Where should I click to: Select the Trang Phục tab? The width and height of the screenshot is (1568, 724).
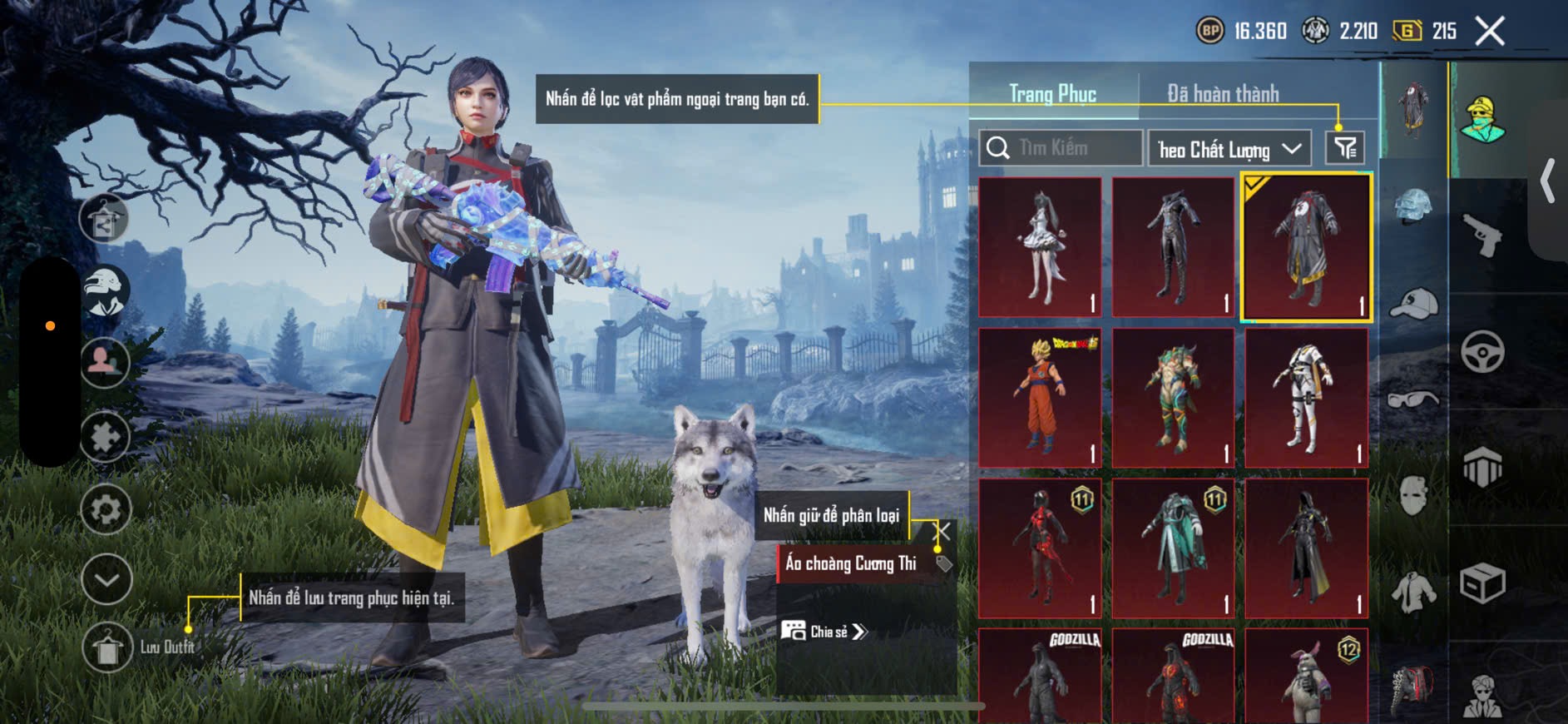pyautogui.click(x=1052, y=94)
